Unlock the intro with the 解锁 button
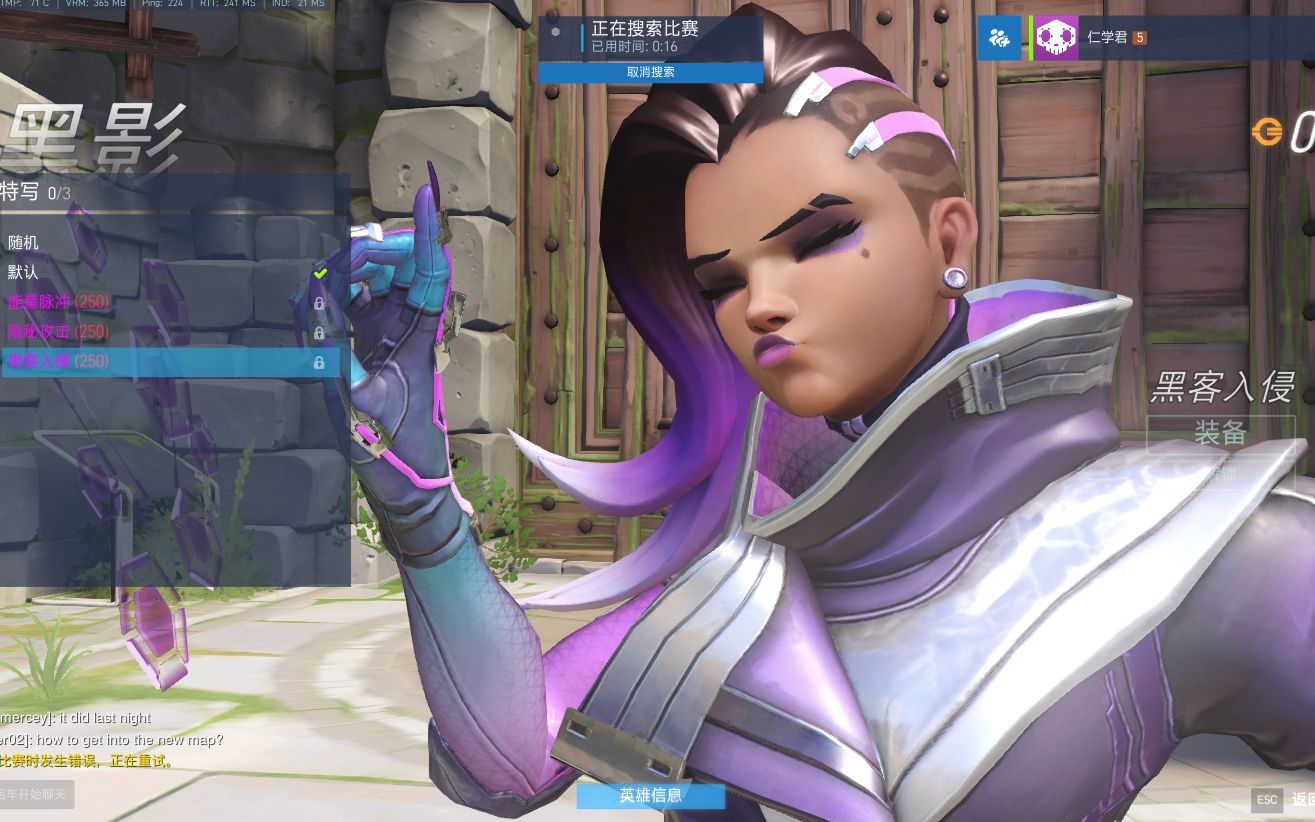This screenshot has width=1315, height=822. tap(1220, 473)
